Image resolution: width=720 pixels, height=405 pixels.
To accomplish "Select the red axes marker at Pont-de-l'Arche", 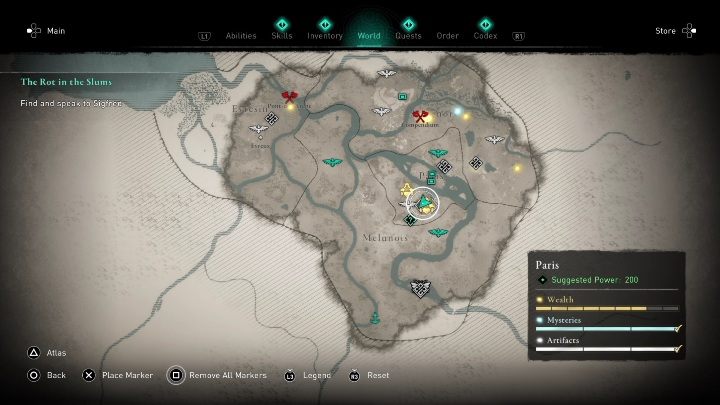I will (x=290, y=98).
